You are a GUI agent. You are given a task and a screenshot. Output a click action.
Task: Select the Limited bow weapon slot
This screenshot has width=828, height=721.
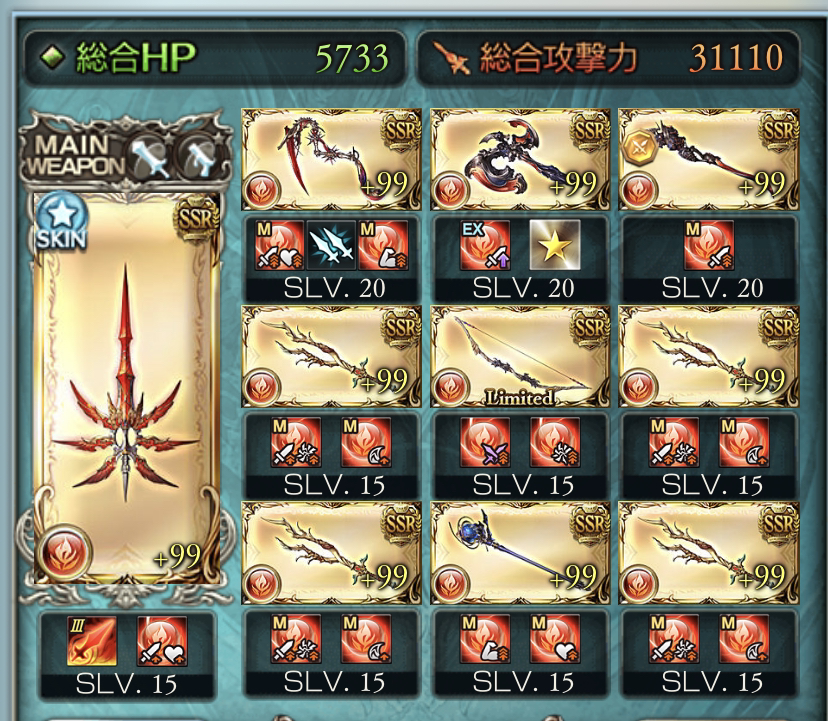pyautogui.click(x=520, y=355)
